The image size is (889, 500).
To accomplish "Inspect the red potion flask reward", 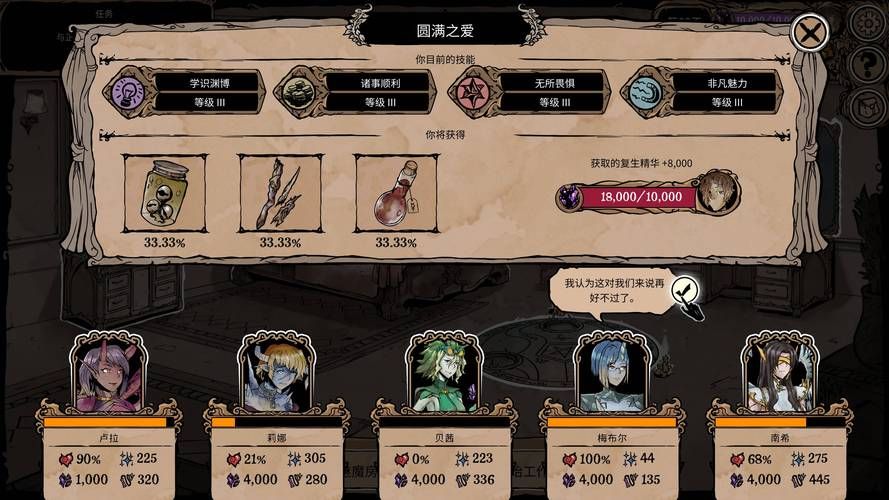I will 395,192.
